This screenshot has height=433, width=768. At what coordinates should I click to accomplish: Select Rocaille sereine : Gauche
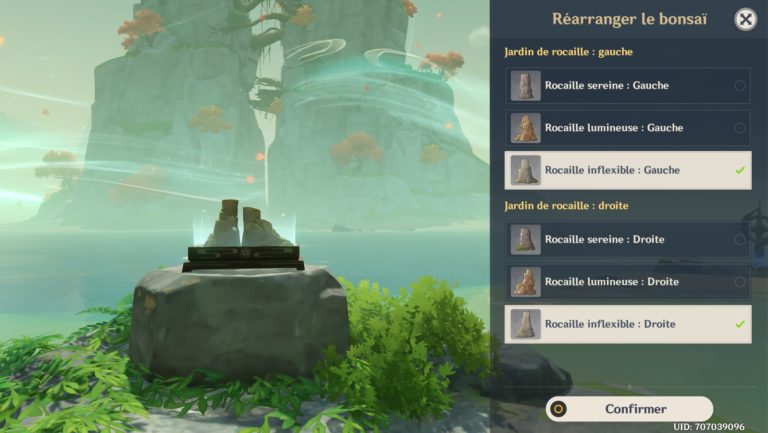pos(627,86)
